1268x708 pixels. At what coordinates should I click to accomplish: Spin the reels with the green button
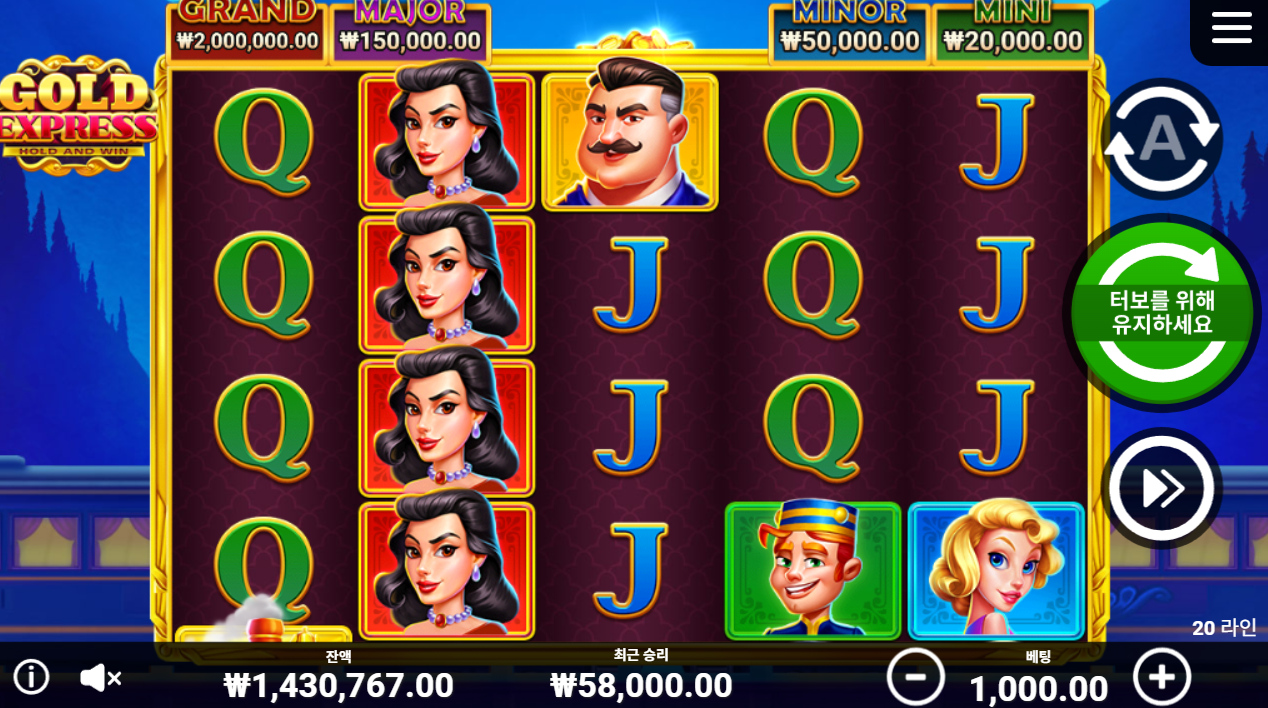(x=1161, y=312)
